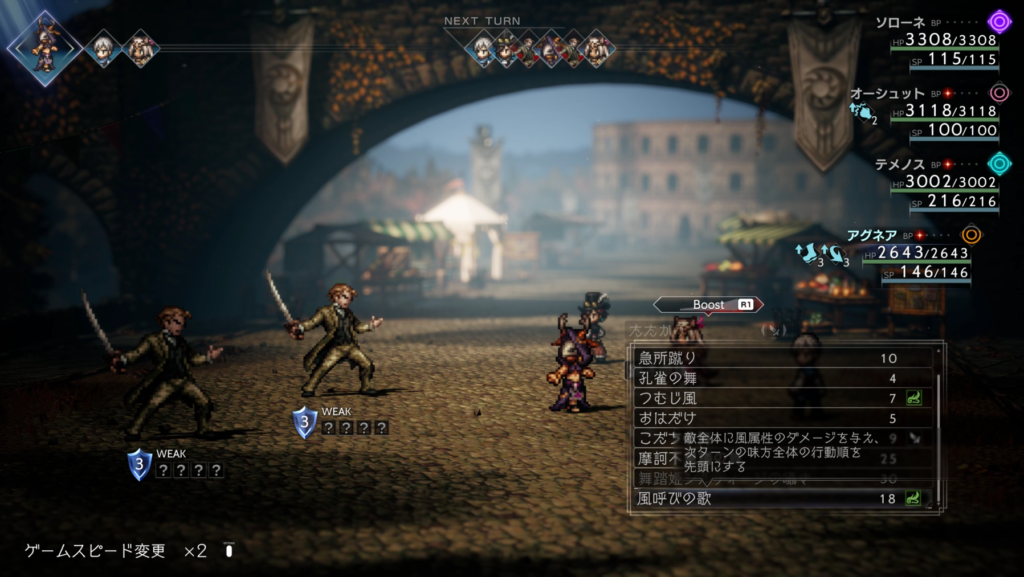
Task: Activate the Boost button above the skill list
Action: [x=708, y=304]
